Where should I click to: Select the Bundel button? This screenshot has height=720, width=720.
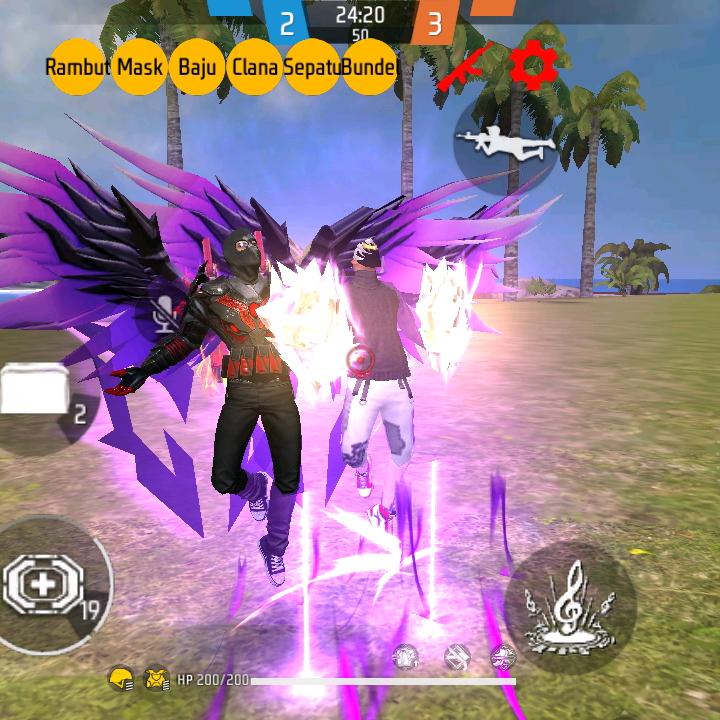tap(369, 67)
